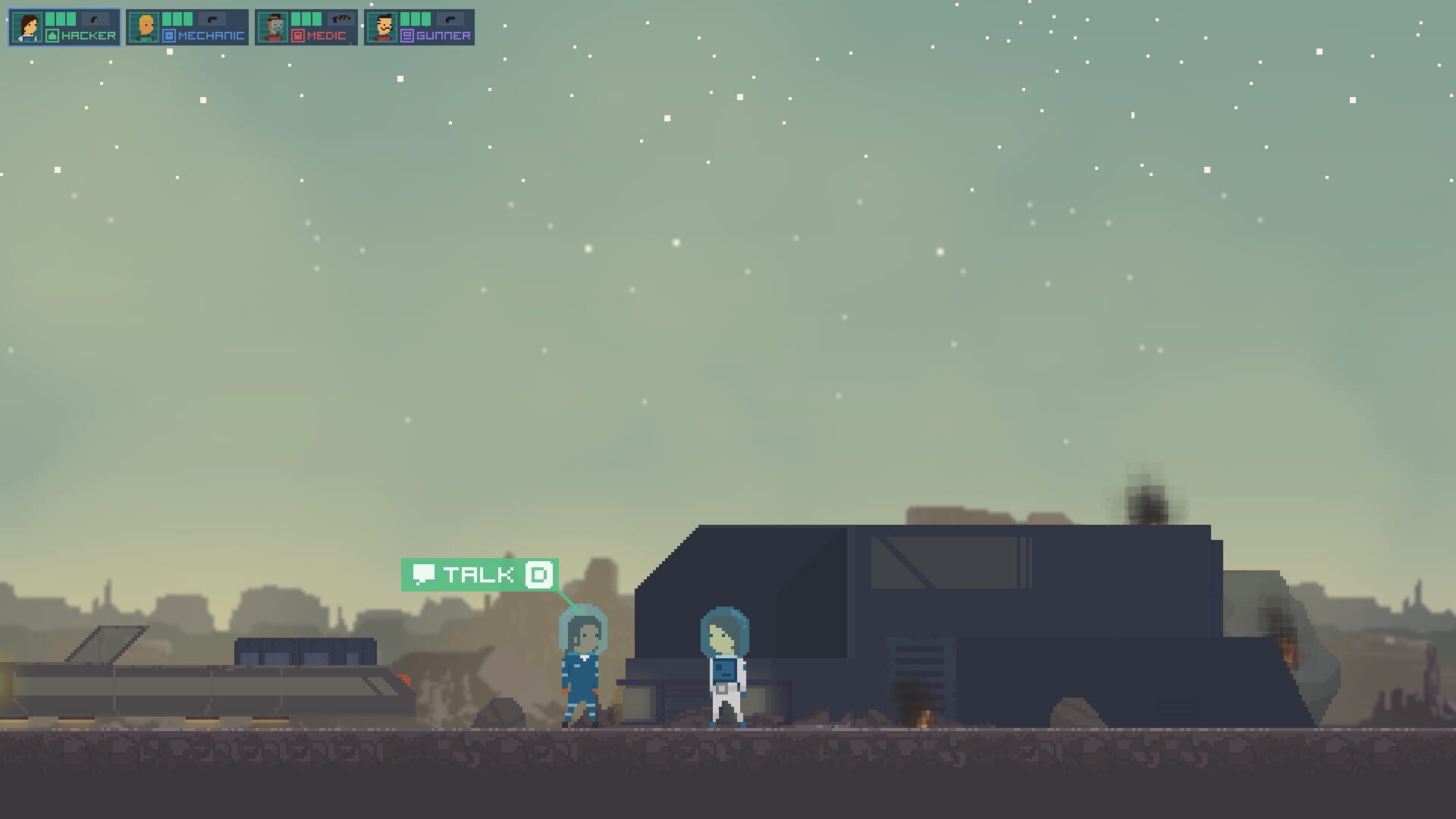This screenshot has height=819, width=1456.
Task: Click the pistol icon in the Hacker panel
Action: 95,18
